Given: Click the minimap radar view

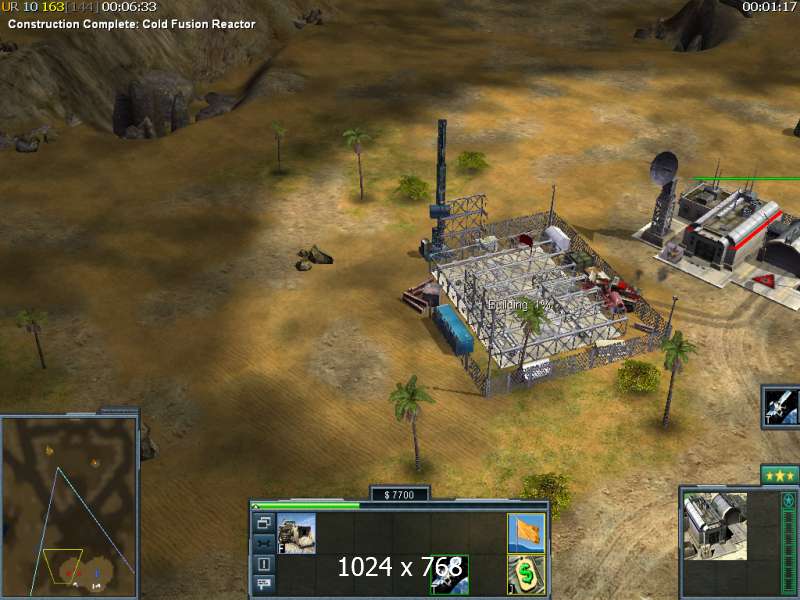Looking at the screenshot, I should 70,505.
